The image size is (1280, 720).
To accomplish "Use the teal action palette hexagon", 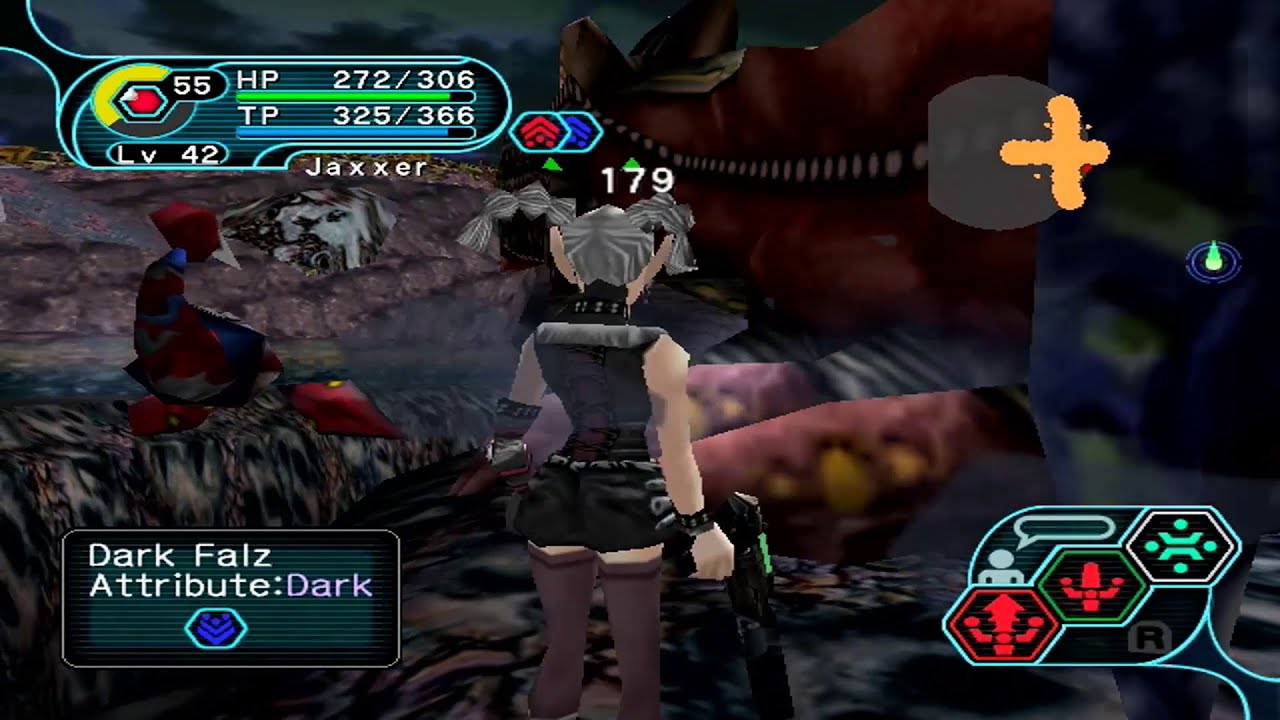I will click(x=1182, y=547).
